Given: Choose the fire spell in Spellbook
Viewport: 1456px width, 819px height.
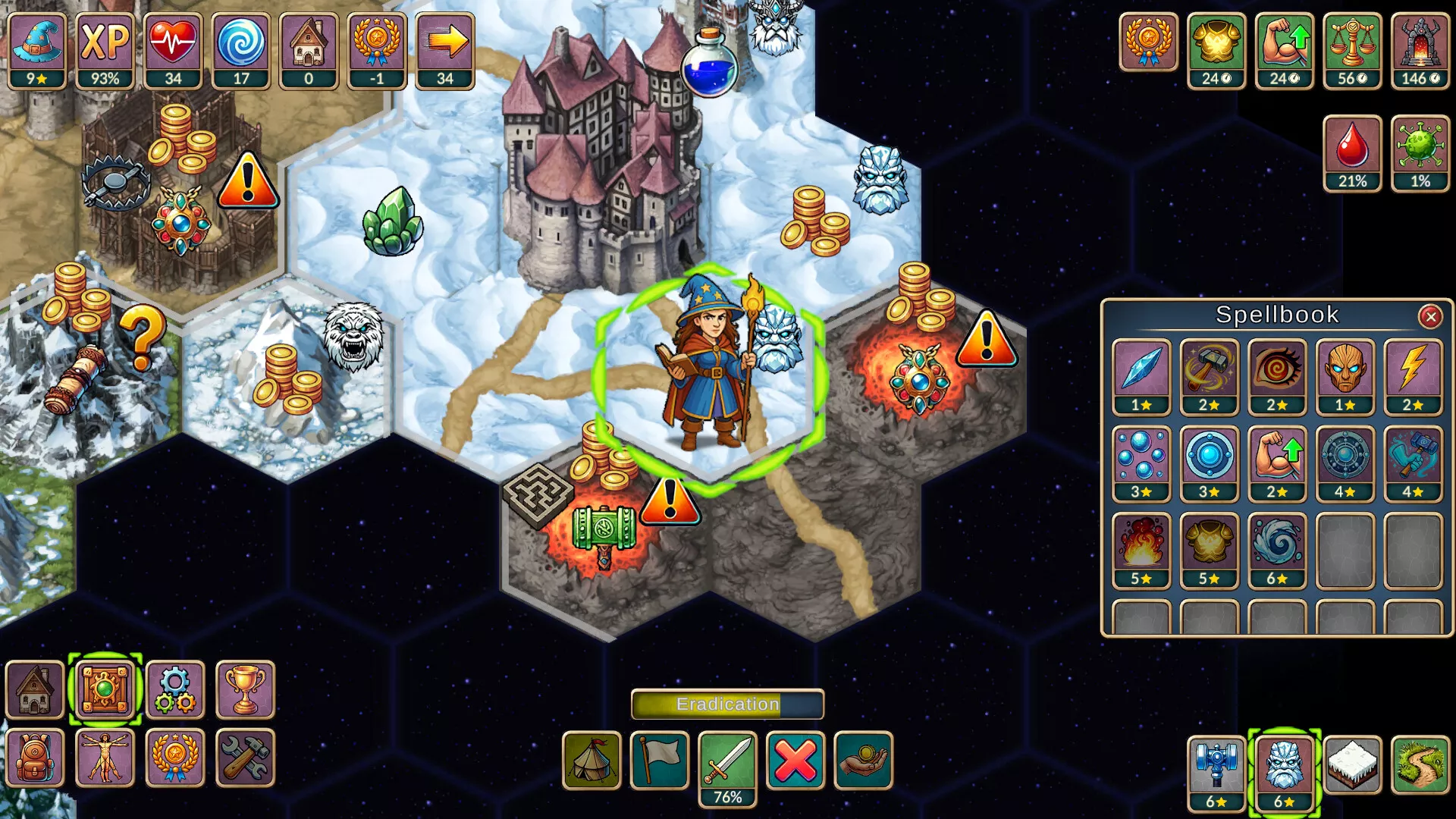Looking at the screenshot, I should tap(1141, 549).
